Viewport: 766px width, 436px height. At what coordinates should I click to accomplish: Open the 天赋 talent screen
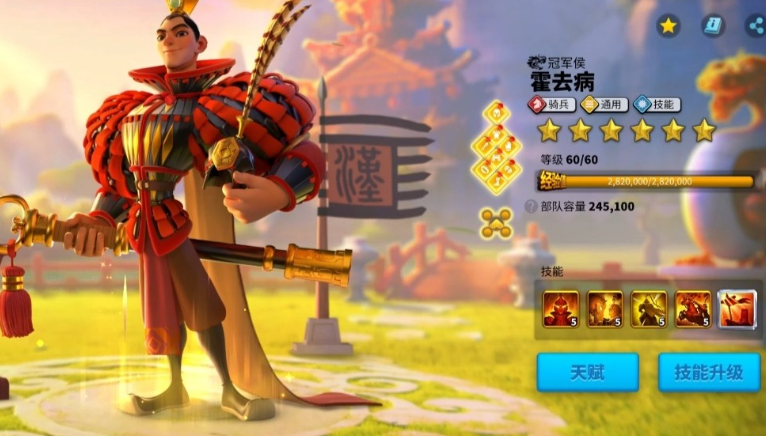coord(587,372)
